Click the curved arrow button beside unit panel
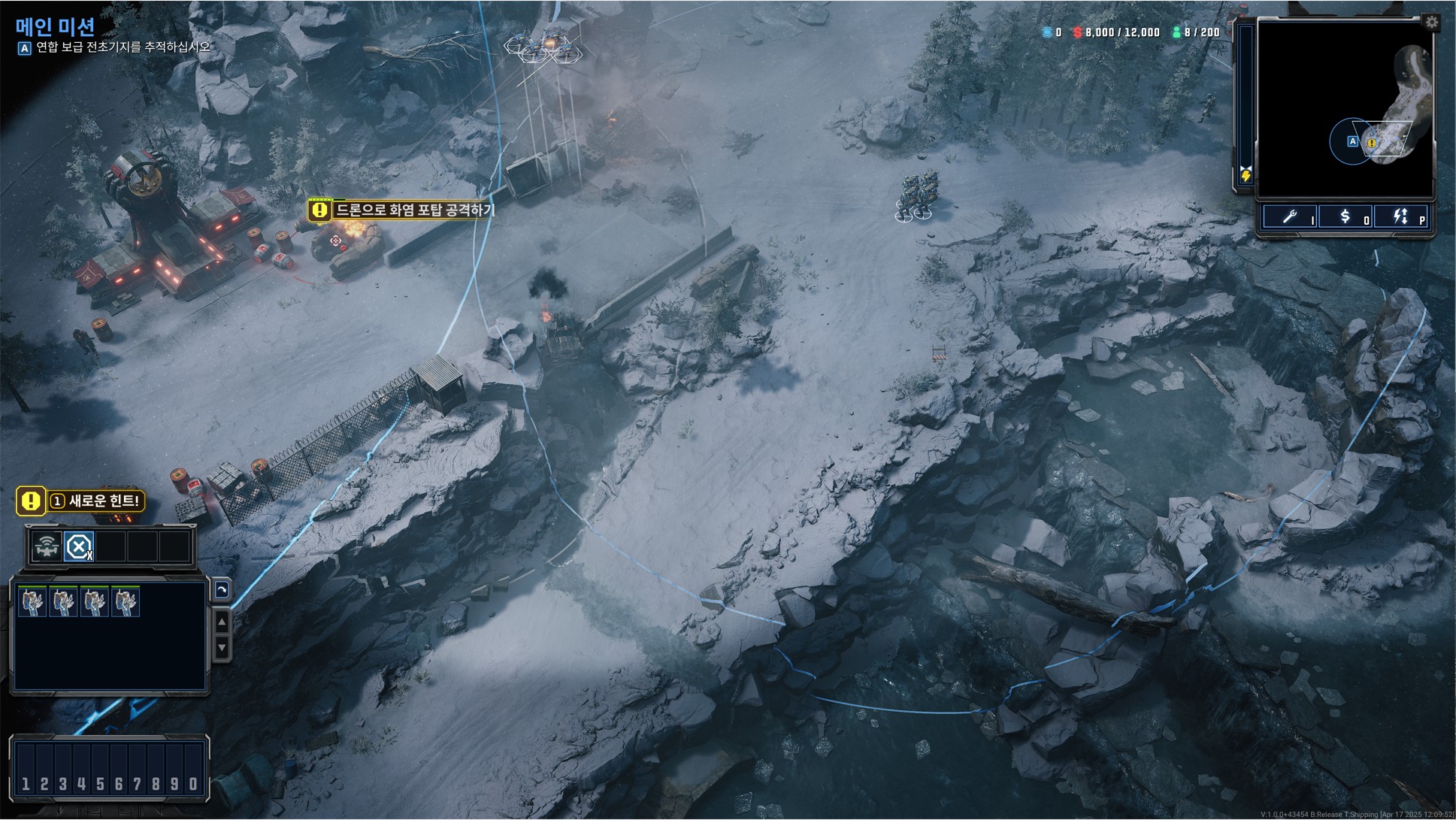The height and width of the screenshot is (820, 1456). [222, 590]
